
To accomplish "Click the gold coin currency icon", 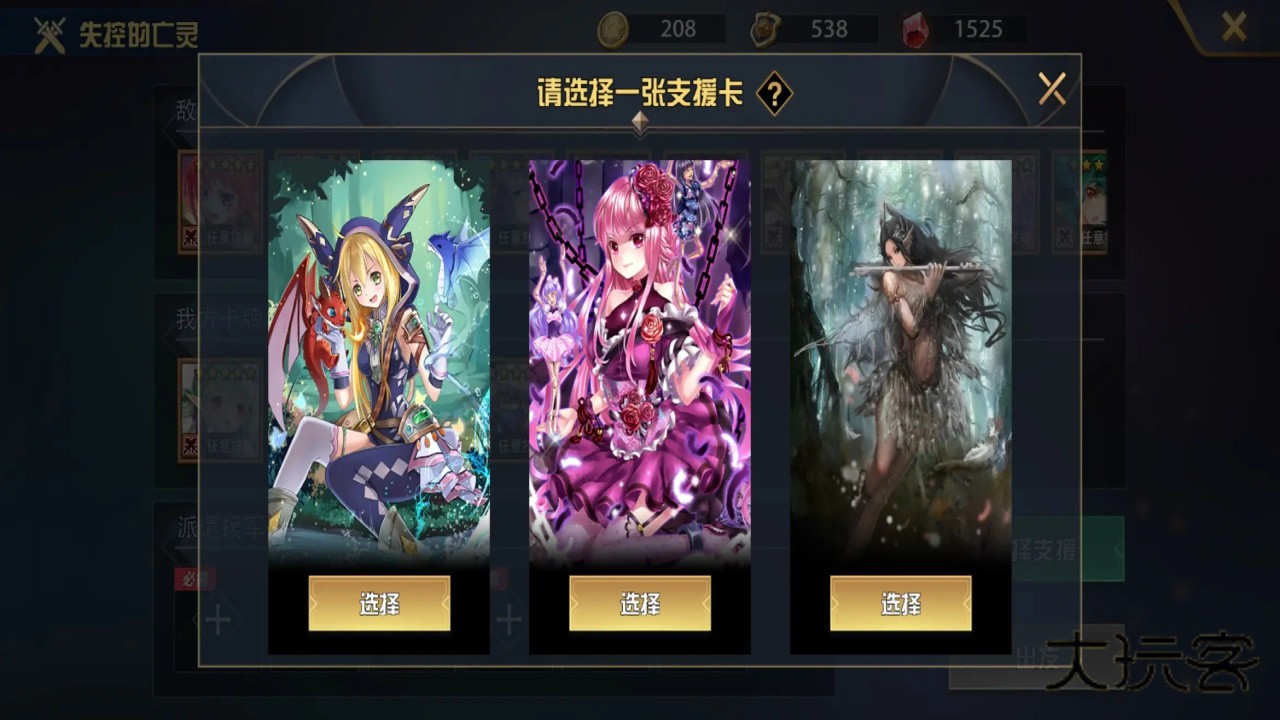I will coord(613,29).
